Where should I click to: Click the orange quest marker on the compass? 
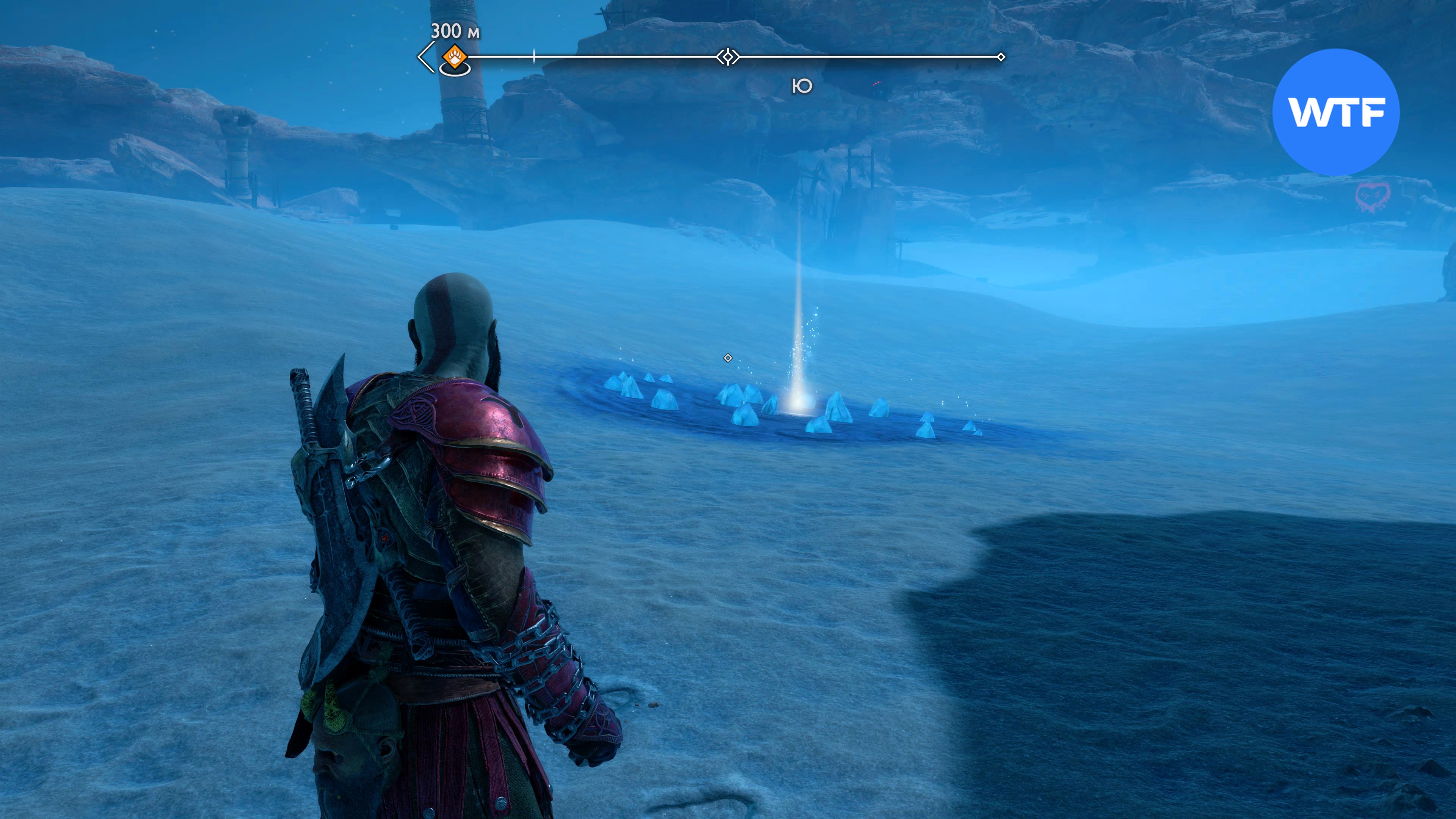tap(455, 57)
